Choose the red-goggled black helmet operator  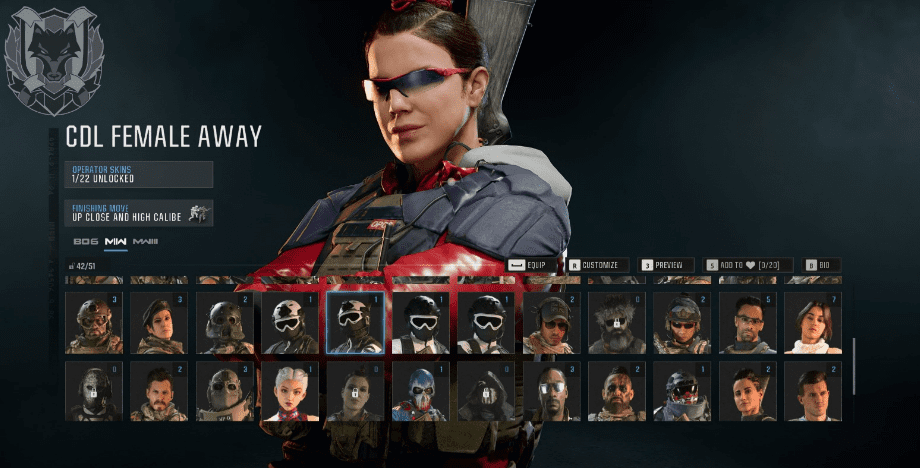pos(683,392)
